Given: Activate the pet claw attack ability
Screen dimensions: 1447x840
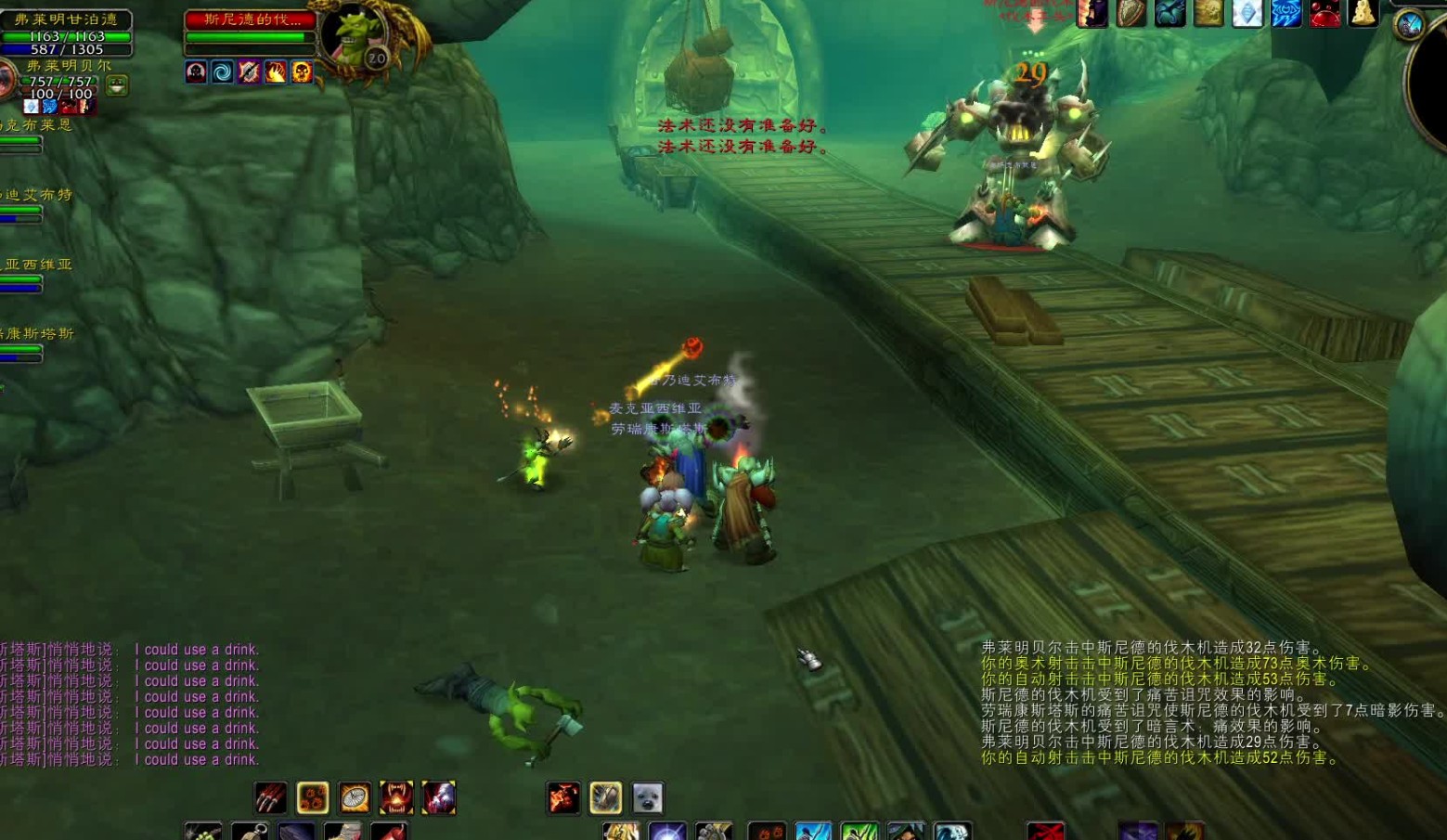Looking at the screenshot, I should coord(271,797).
